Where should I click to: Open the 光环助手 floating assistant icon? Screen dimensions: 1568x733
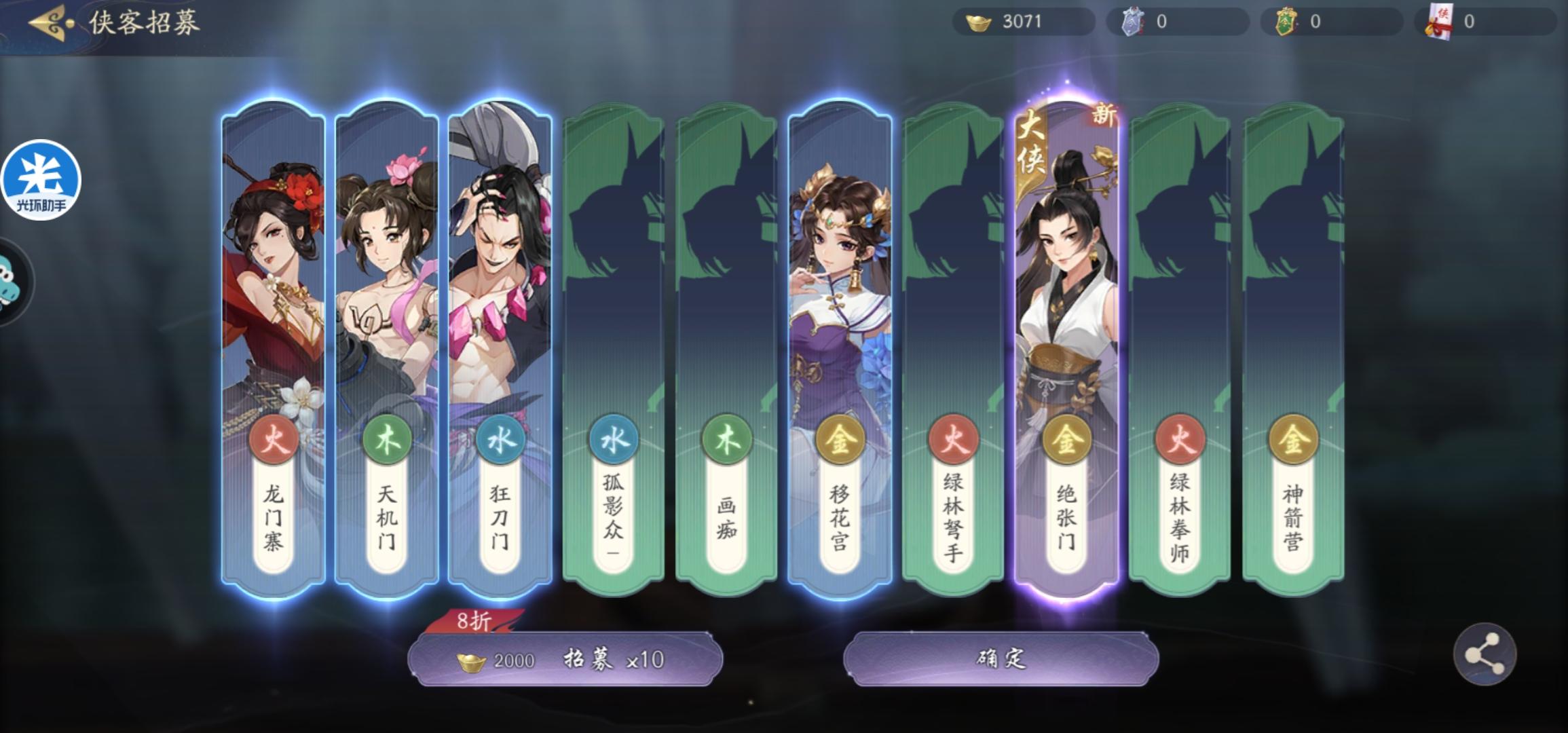click(41, 180)
